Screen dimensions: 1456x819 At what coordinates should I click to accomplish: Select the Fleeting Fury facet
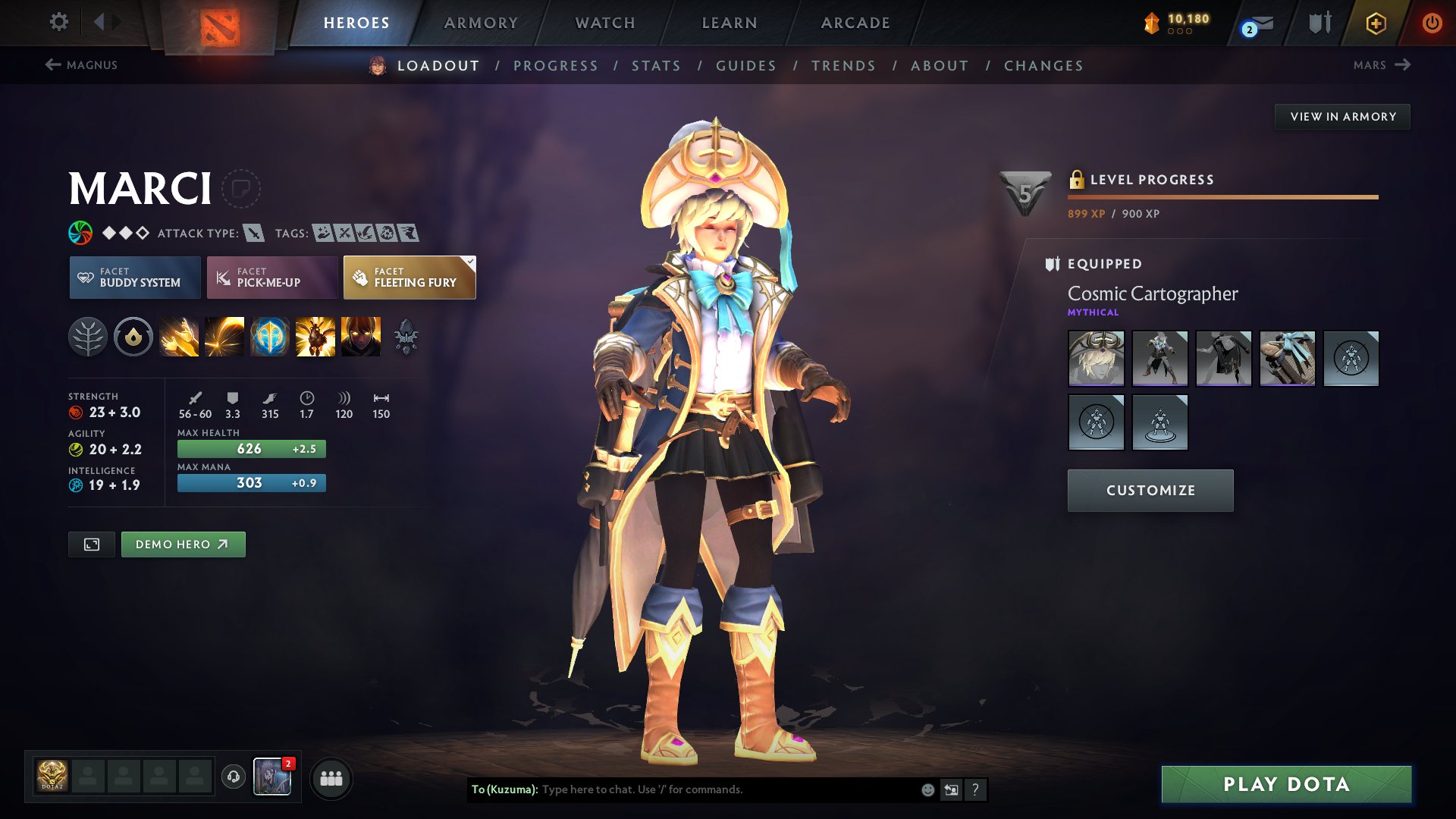[x=409, y=278]
